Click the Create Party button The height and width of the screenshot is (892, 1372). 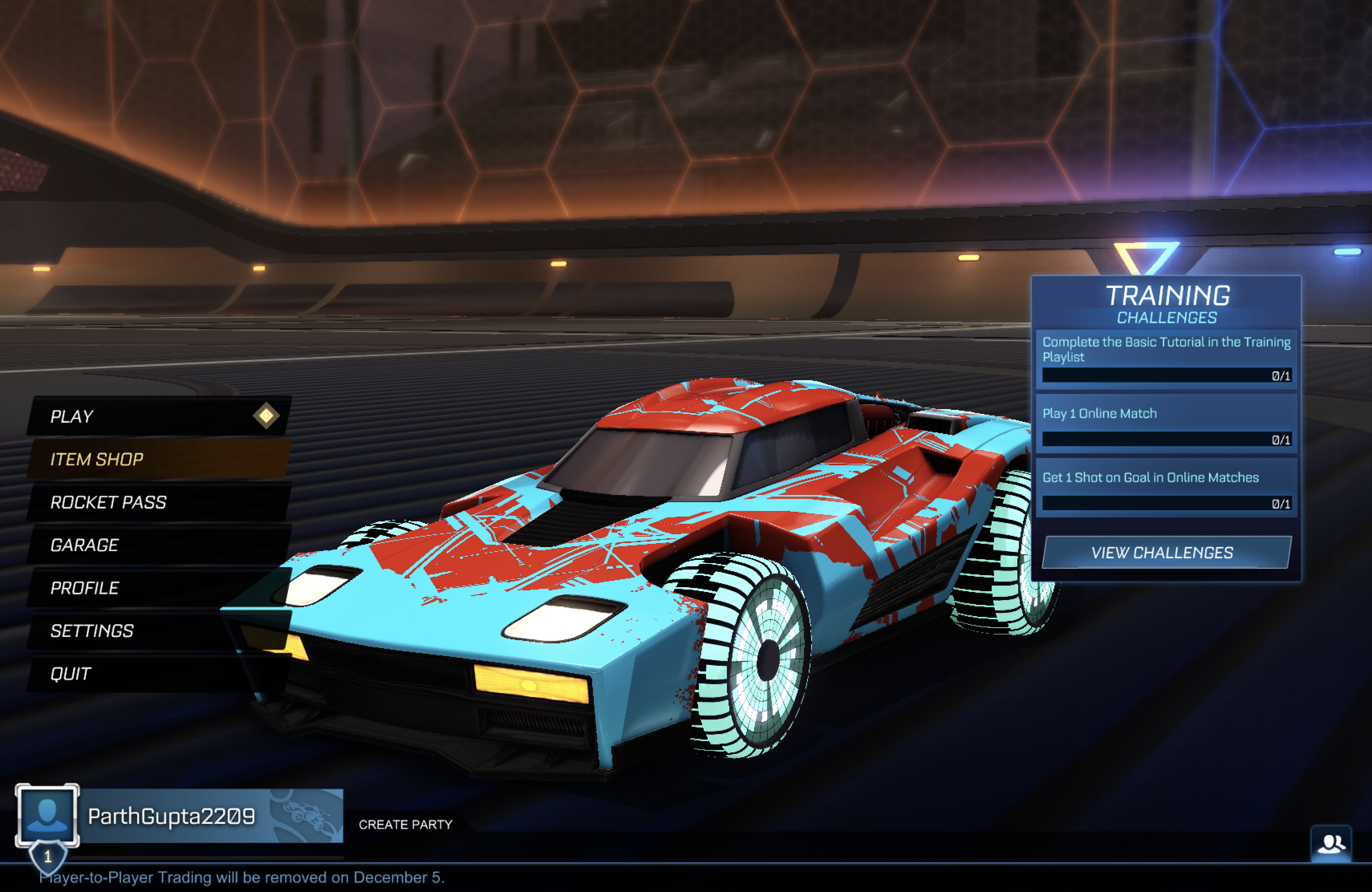coord(405,825)
